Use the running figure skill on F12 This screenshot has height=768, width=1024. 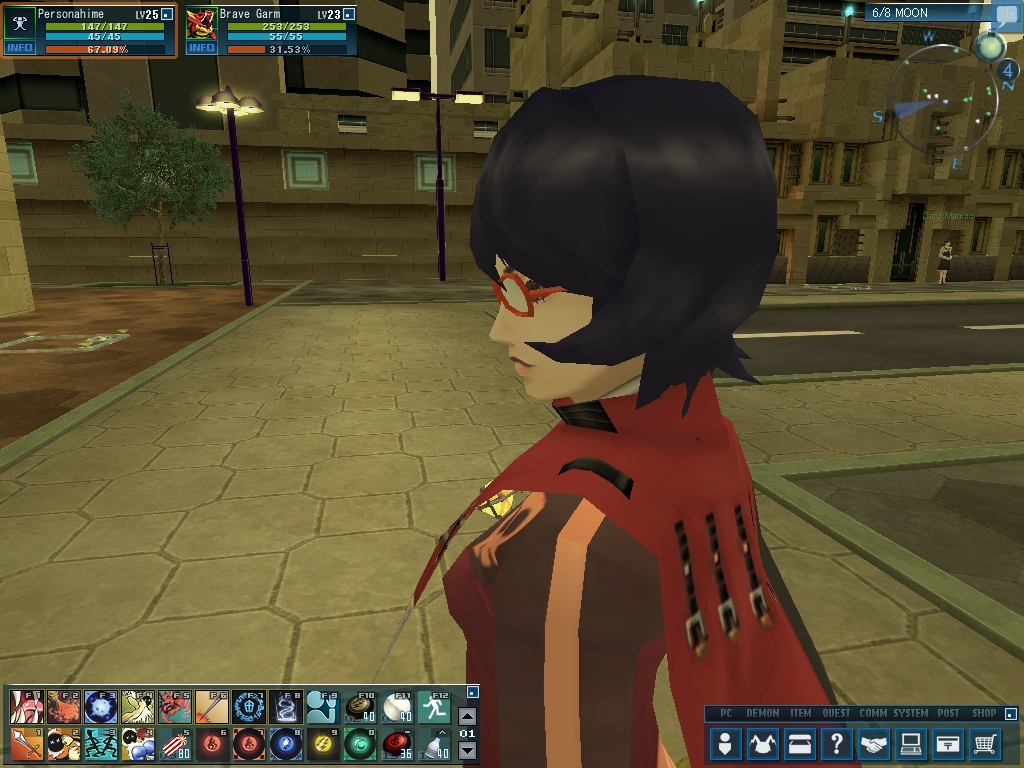coord(434,706)
